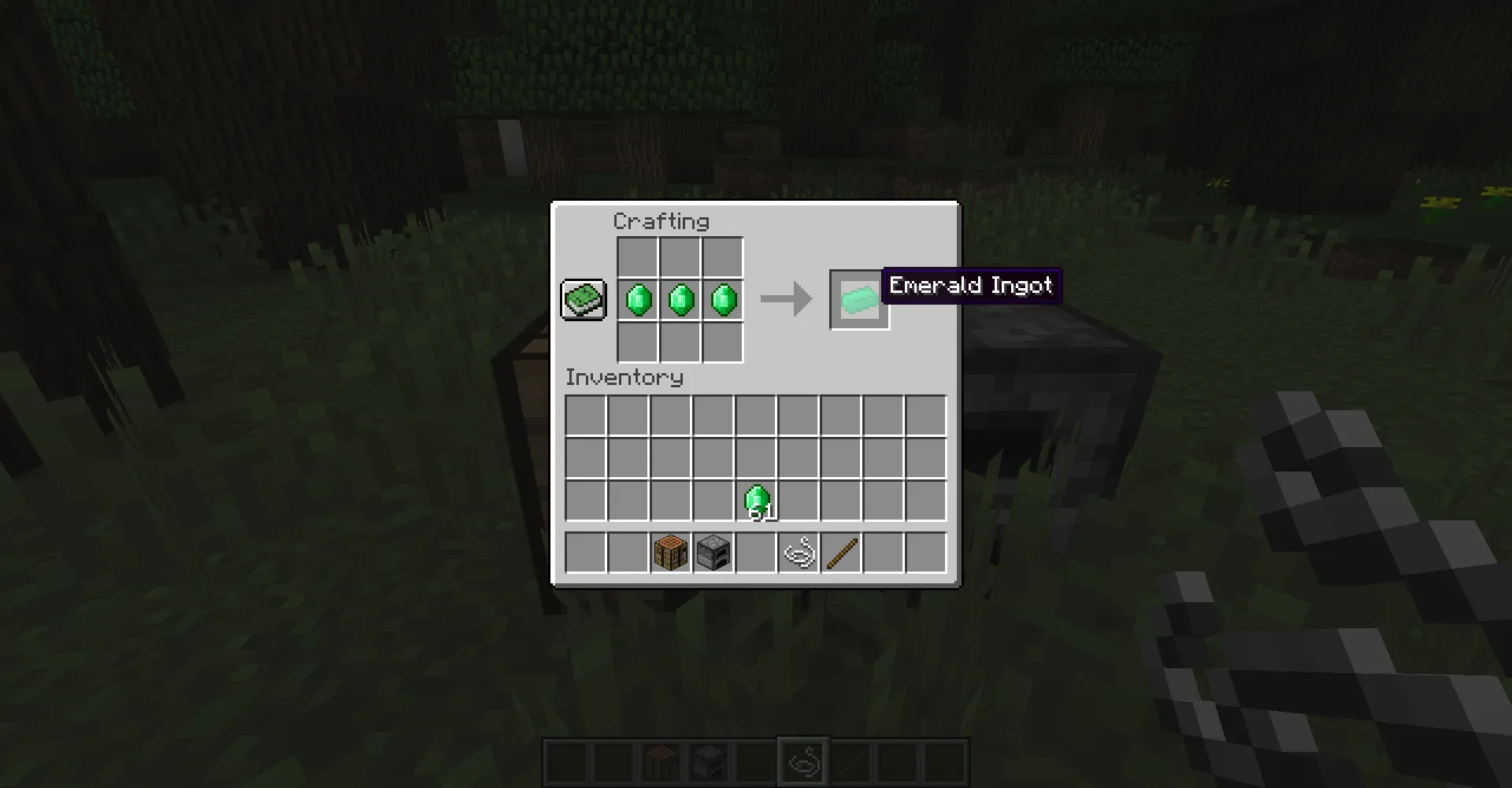This screenshot has width=1512, height=788.
Task: Pick up the furnace from the hotbar
Action: click(713, 551)
